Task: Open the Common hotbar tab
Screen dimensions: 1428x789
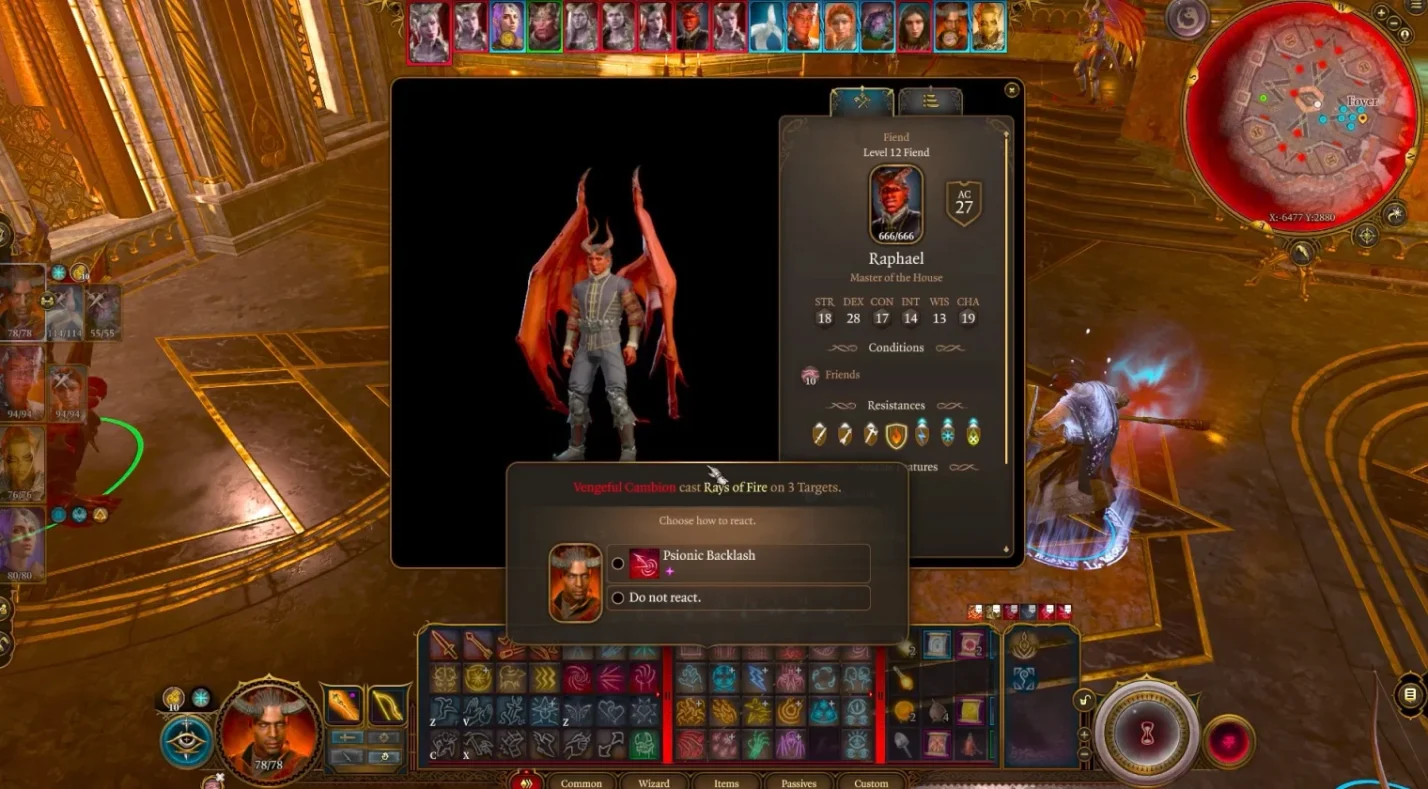Action: tap(581, 783)
